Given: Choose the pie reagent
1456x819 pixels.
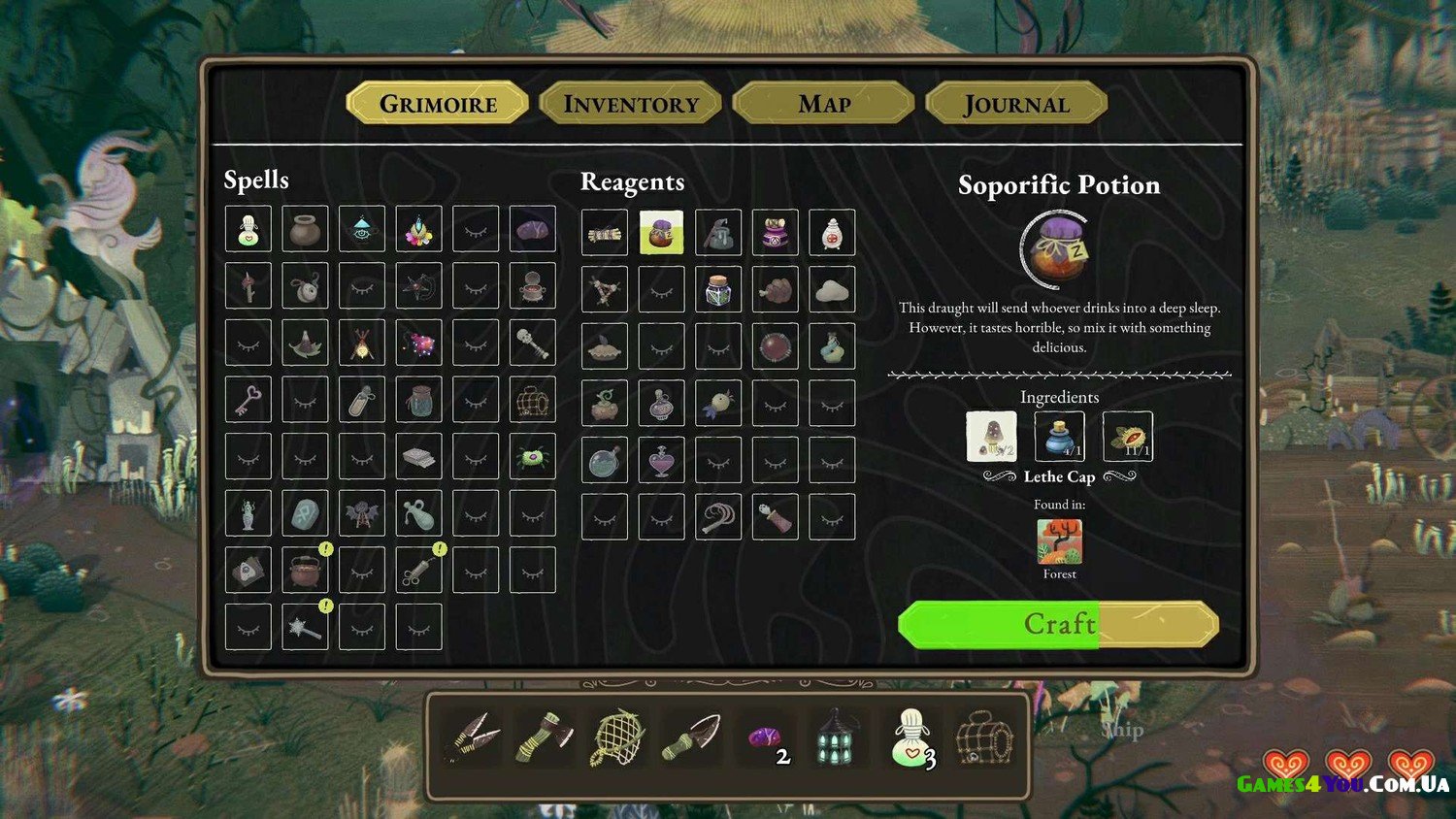Looking at the screenshot, I should [605, 346].
